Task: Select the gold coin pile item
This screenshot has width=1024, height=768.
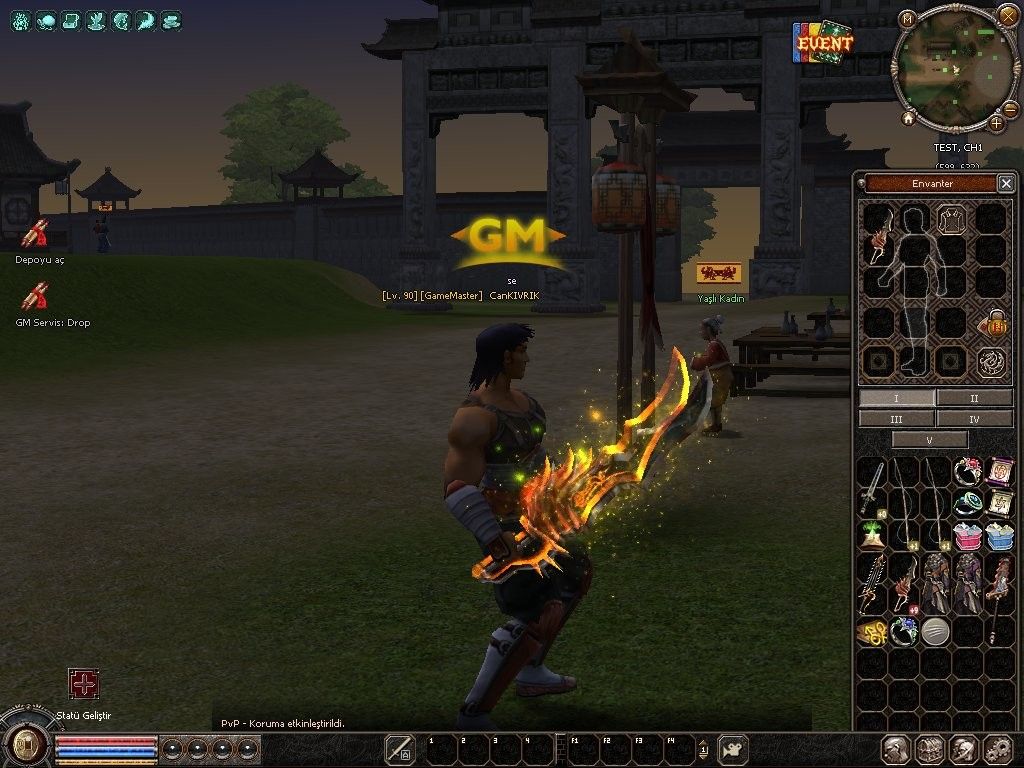Action: point(872,632)
